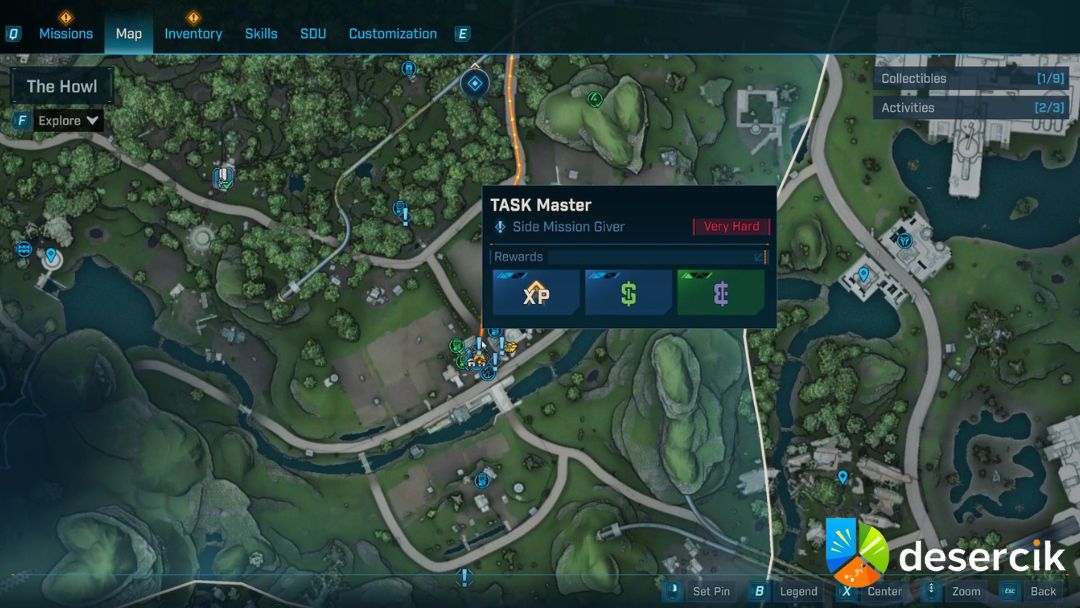Image resolution: width=1080 pixels, height=608 pixels.
Task: Open the Explore filter dropdown
Action: tap(69, 121)
